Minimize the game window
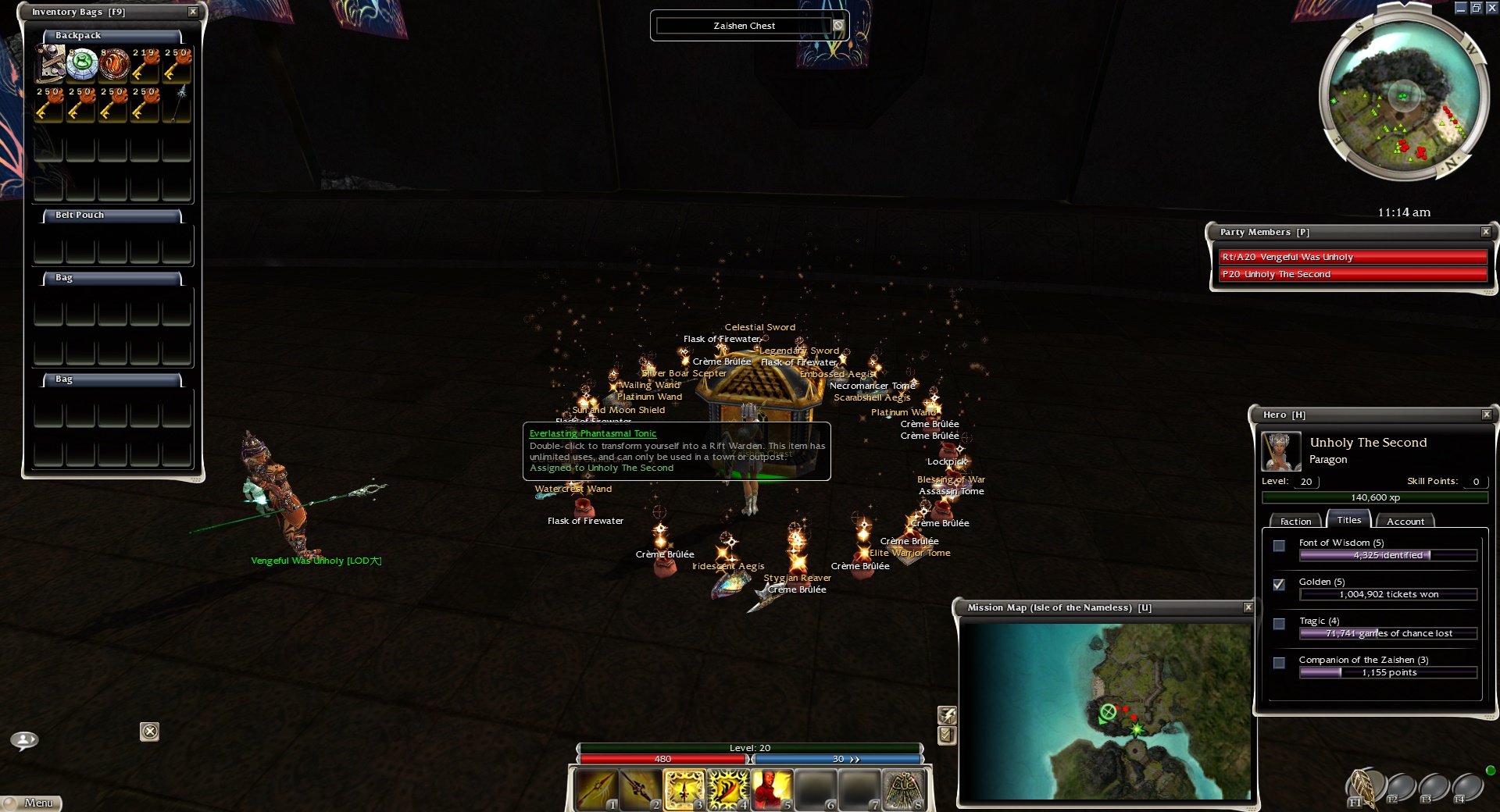The image size is (1500, 812). point(1460,8)
